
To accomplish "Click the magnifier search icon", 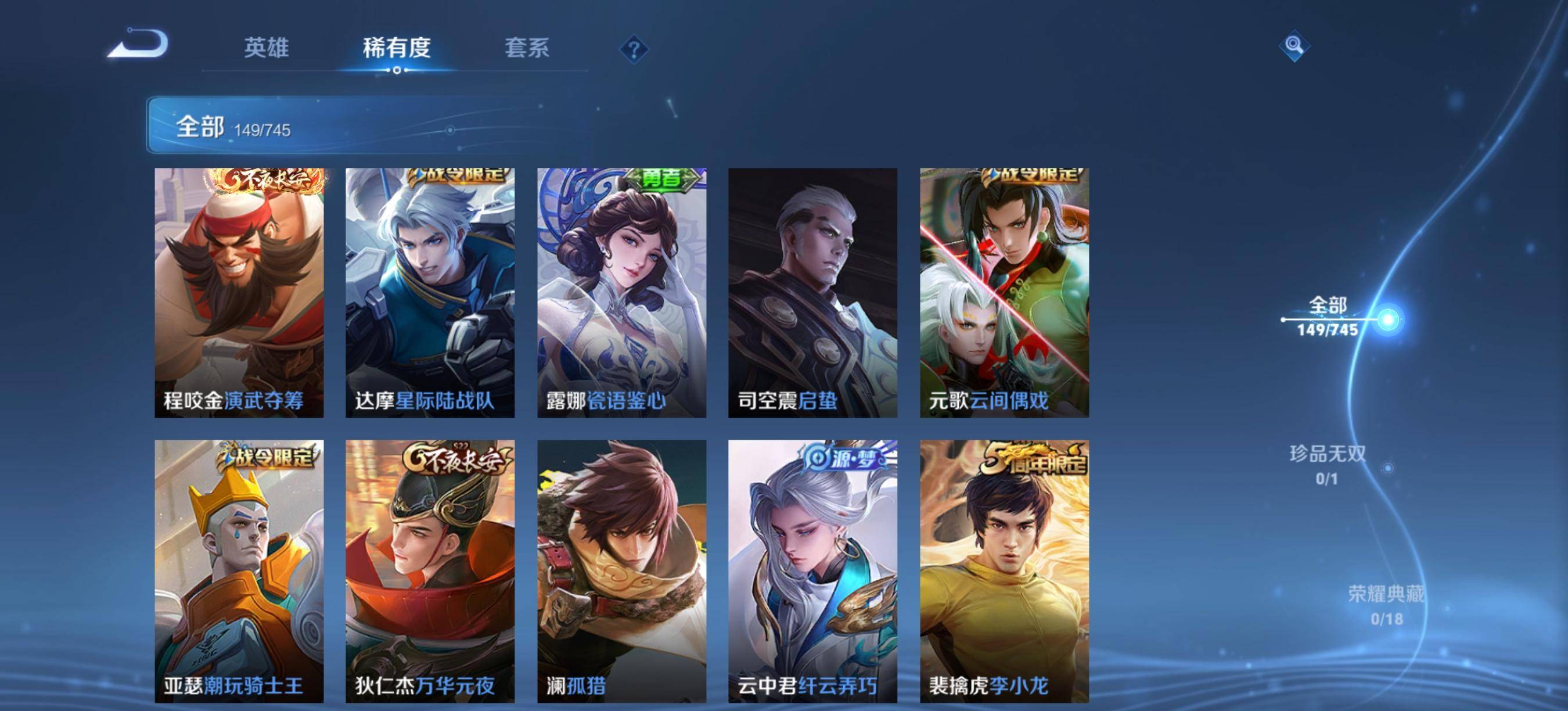I will (1294, 46).
